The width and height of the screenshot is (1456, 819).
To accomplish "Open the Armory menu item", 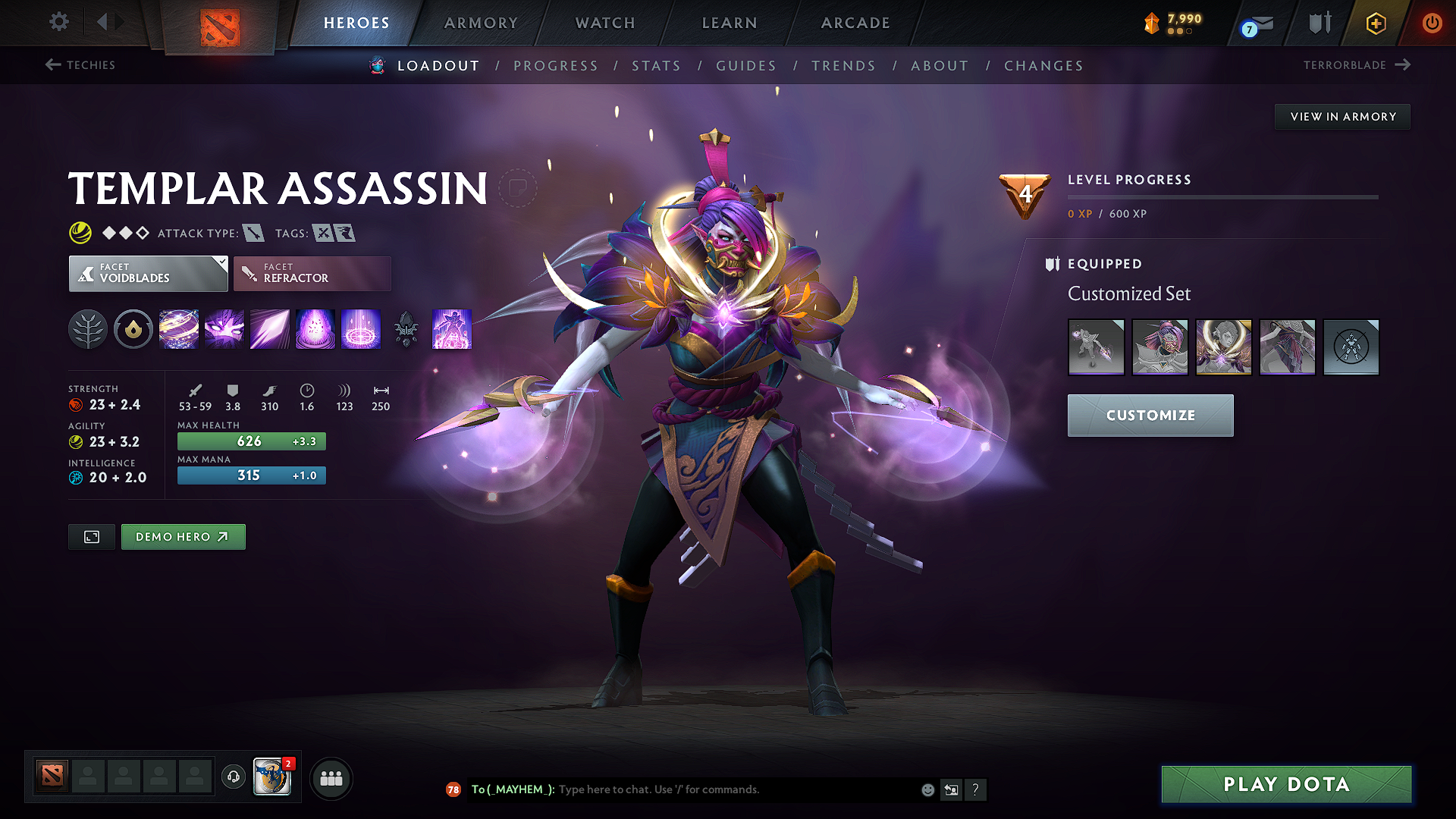I will [x=481, y=23].
